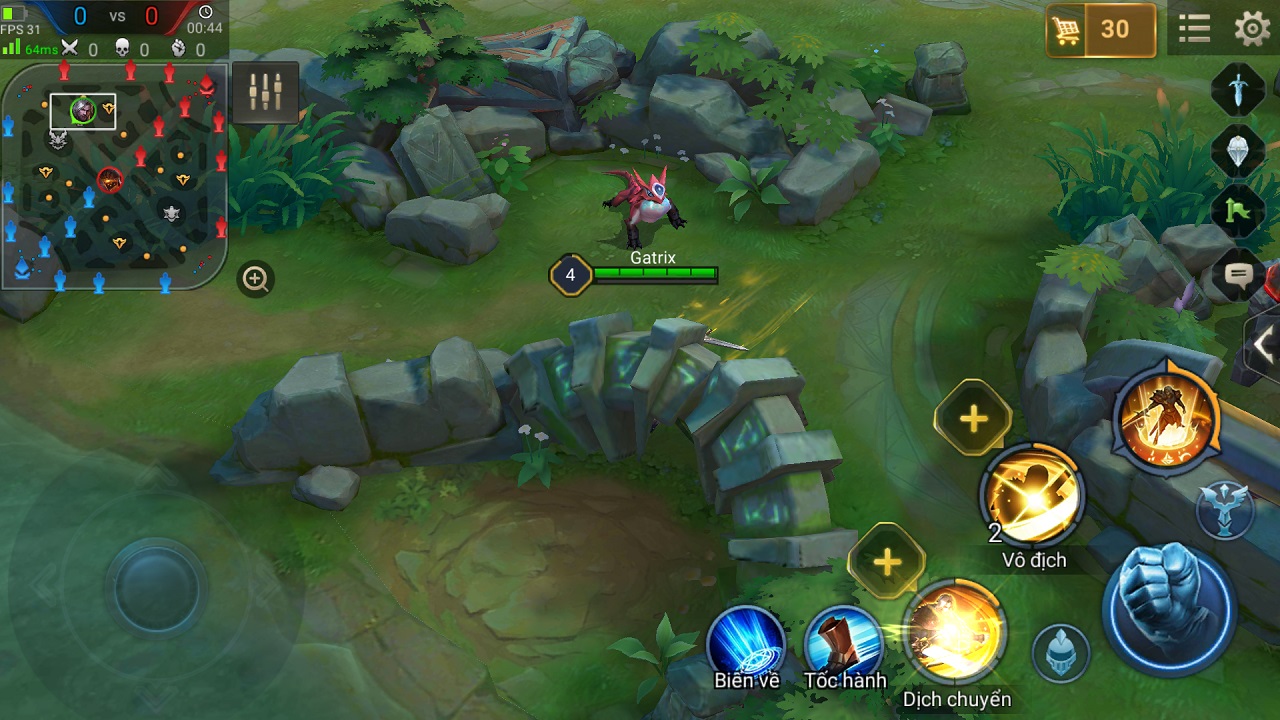Screen dimensions: 1280x720
Task: Upgrade the Dịch chuyển skill with plus
Action: (x=886, y=561)
